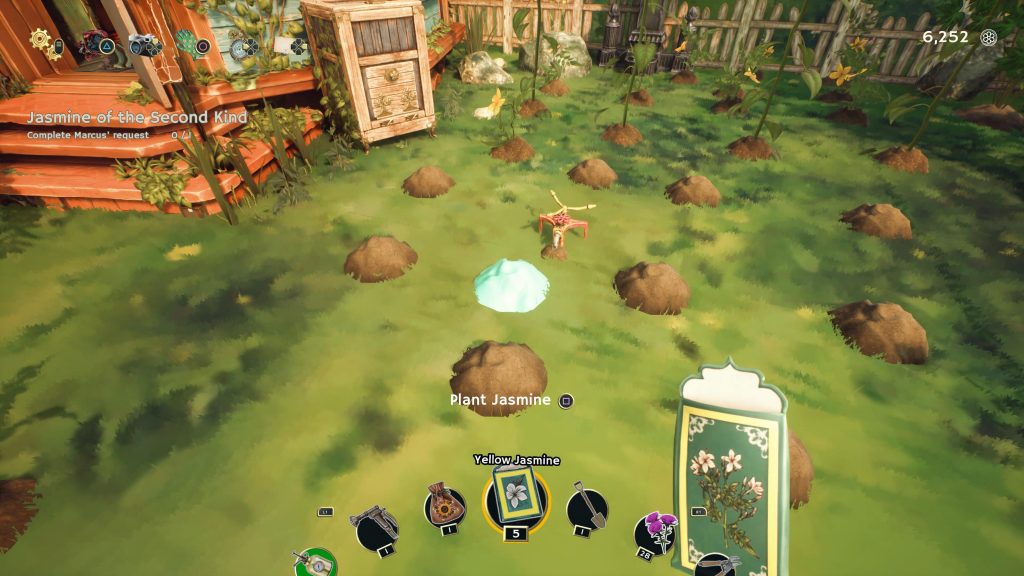This screenshot has height=576, width=1024.
Task: Open the Jasmine of the Second Kind quest
Action: 137,118
